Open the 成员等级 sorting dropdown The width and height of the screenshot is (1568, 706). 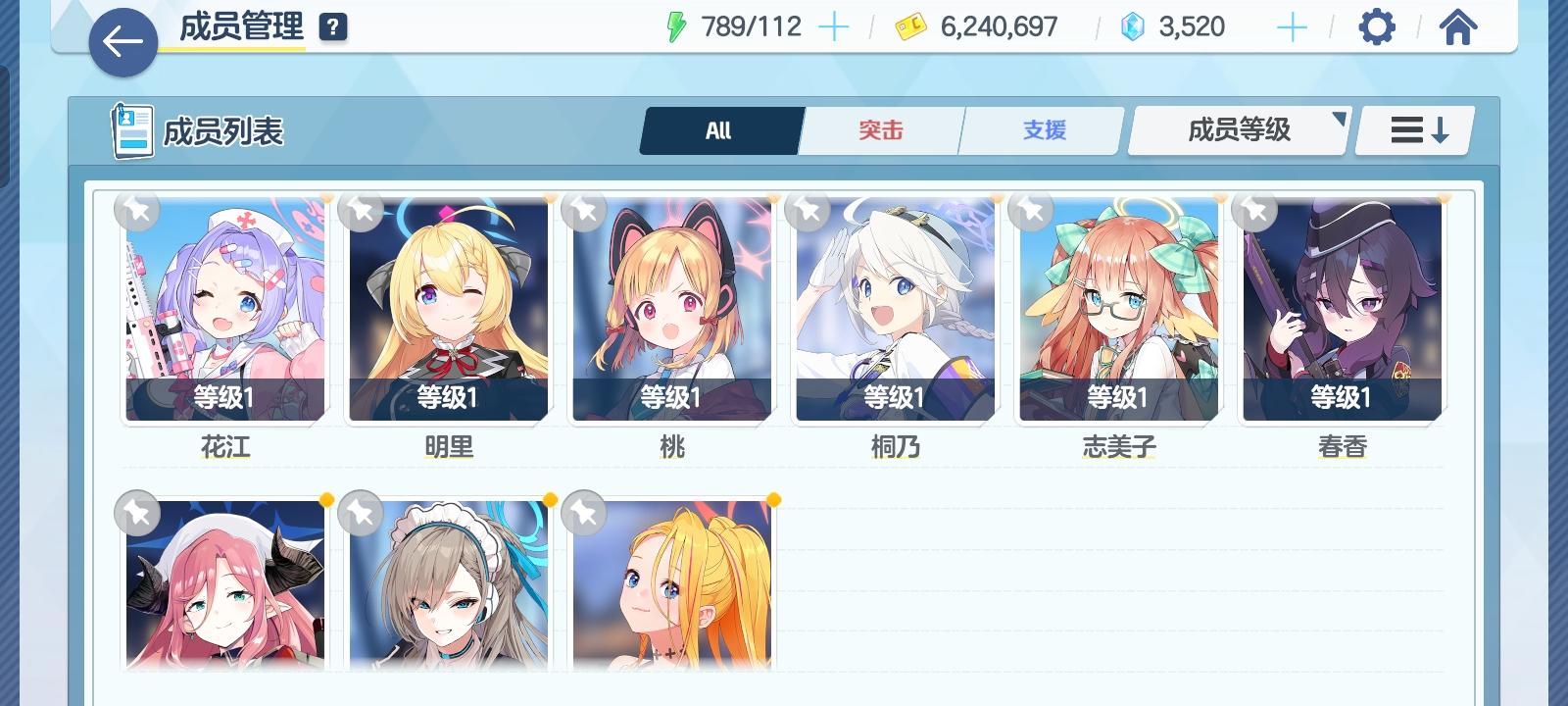pyautogui.click(x=1238, y=128)
